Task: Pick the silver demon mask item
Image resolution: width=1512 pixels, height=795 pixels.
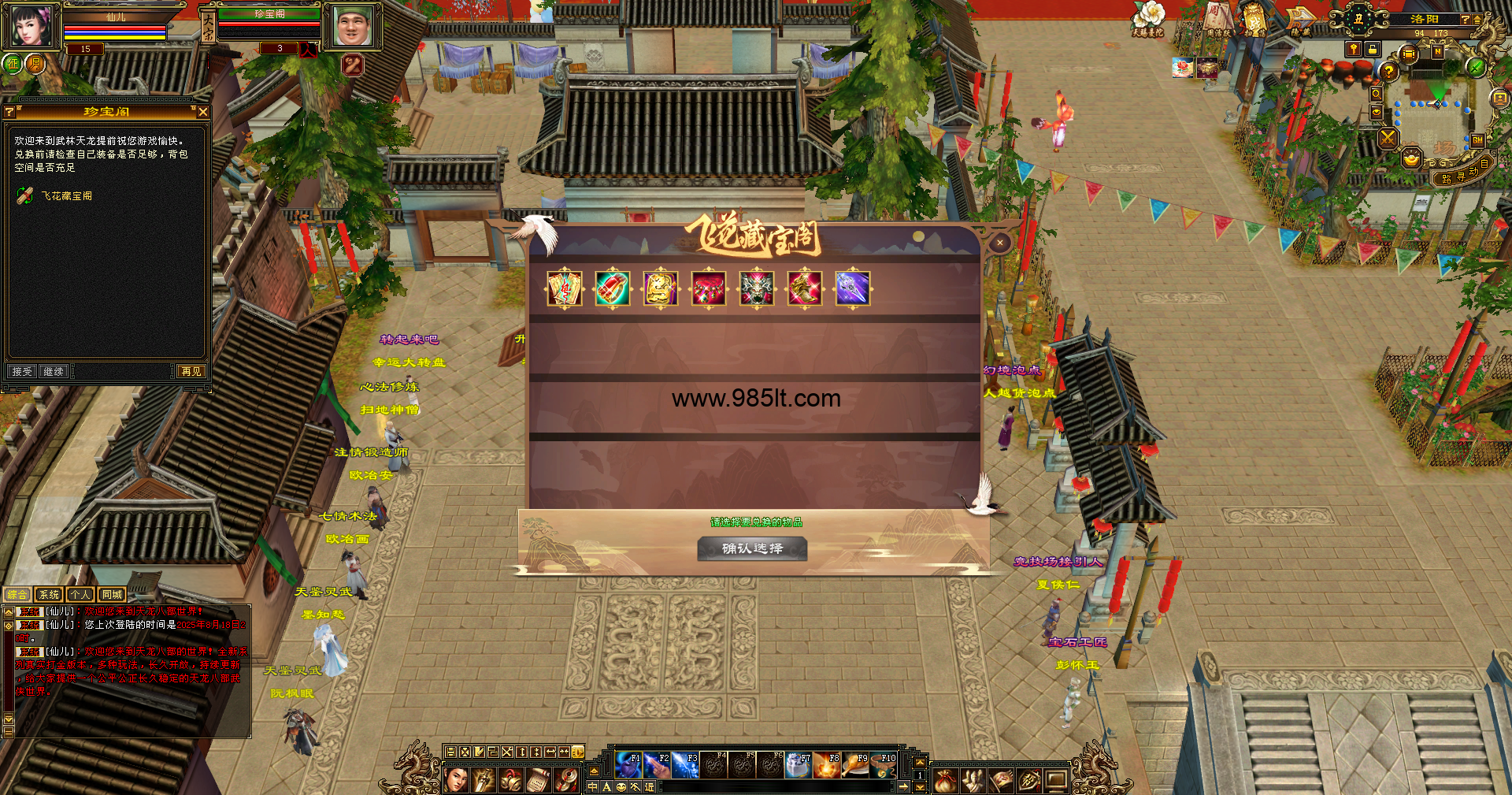Action: click(757, 288)
